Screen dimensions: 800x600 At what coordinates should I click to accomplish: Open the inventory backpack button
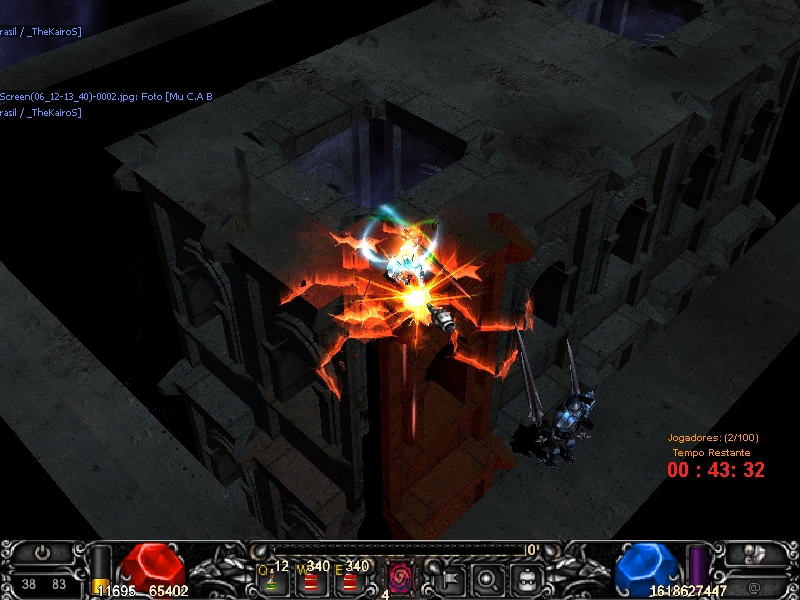[x=527, y=577]
